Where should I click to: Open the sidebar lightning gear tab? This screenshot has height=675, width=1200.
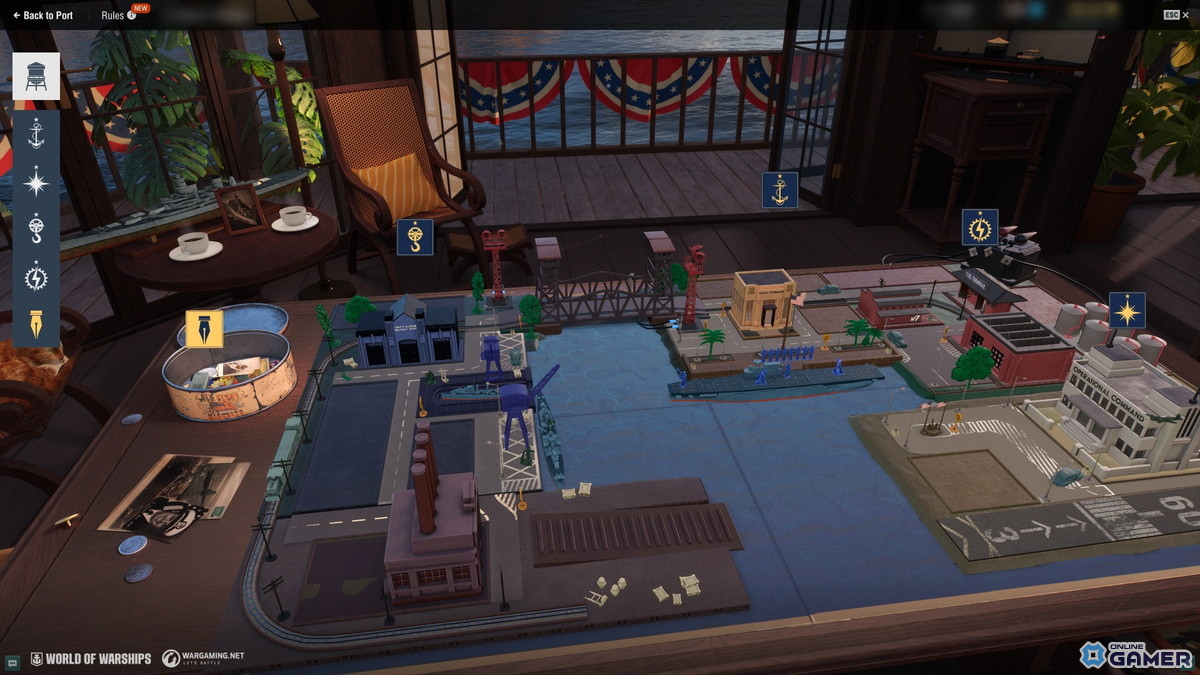click(36, 276)
